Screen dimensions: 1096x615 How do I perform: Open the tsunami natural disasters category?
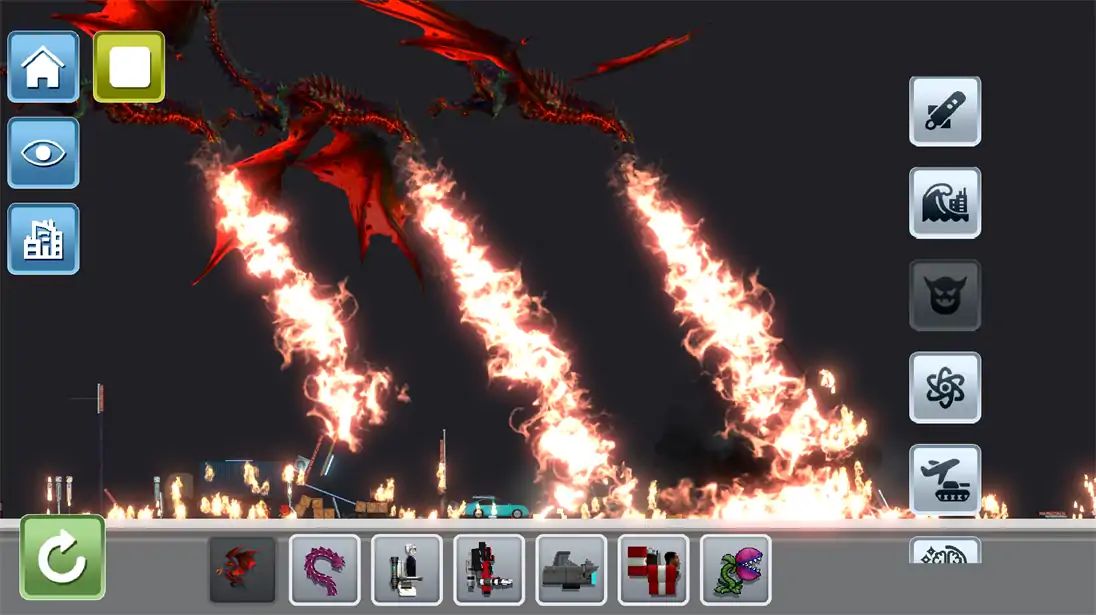[945, 203]
